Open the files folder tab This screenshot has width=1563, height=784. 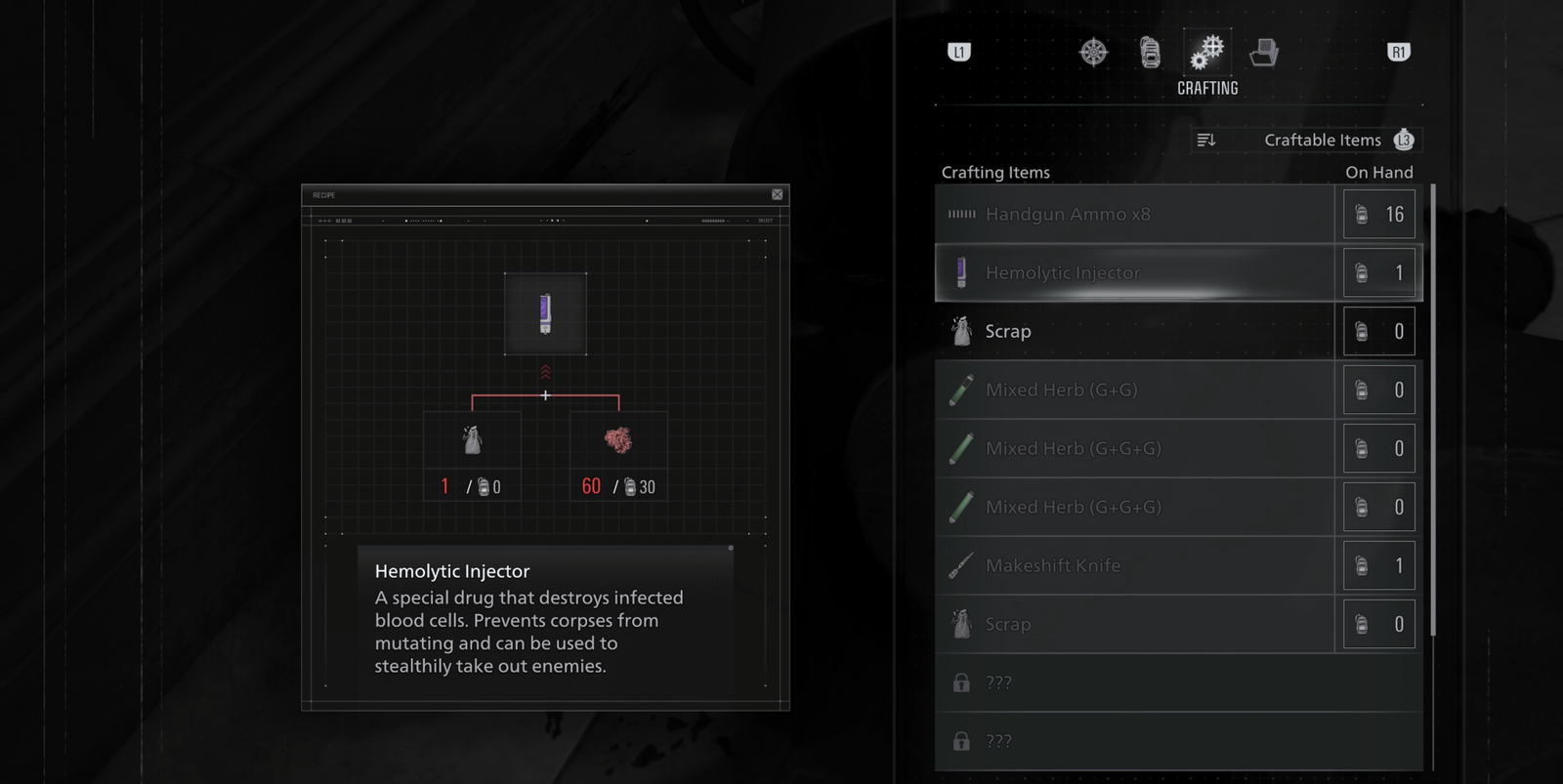coord(1263,52)
